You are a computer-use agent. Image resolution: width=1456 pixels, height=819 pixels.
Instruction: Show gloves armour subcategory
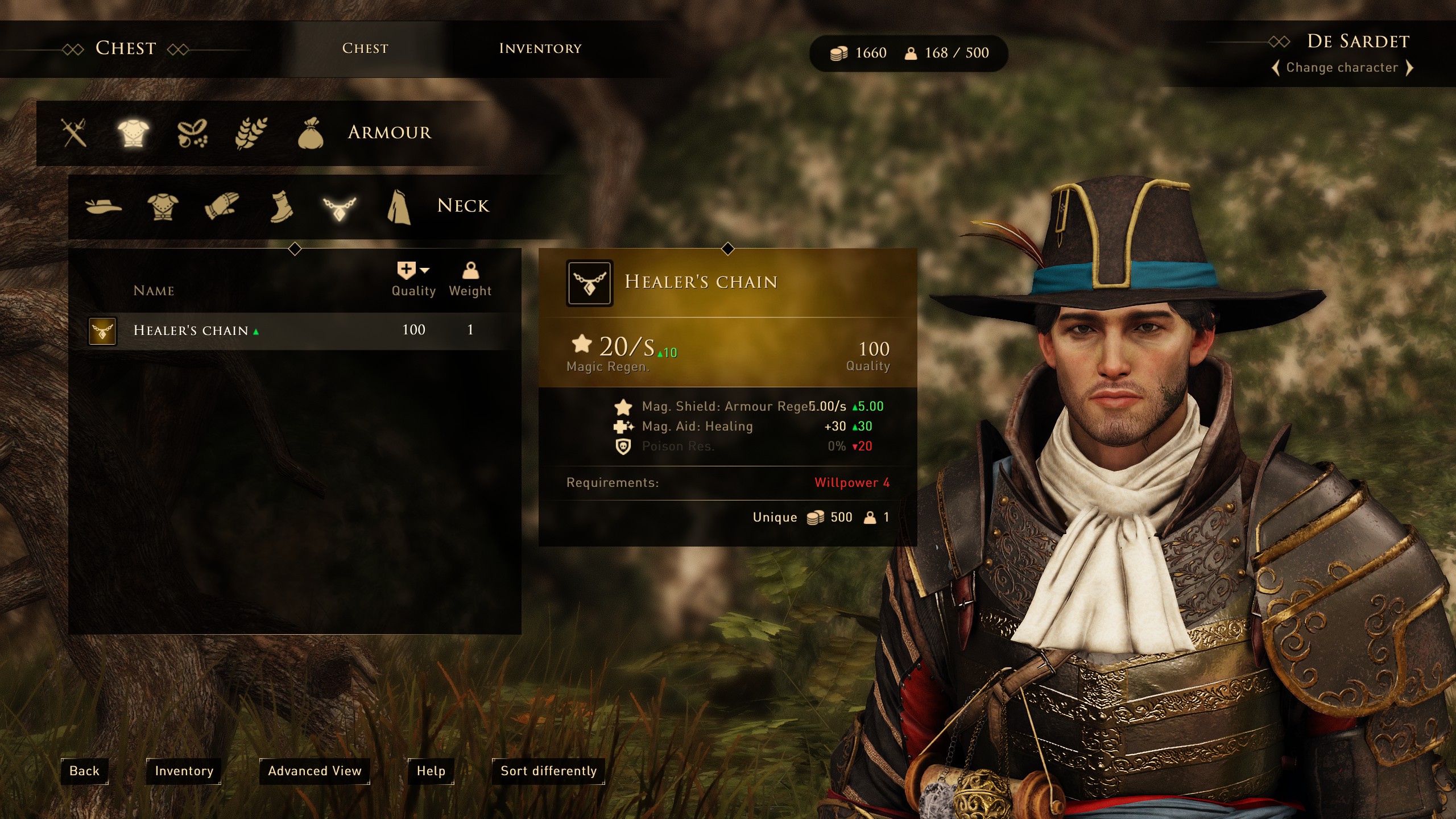pyautogui.click(x=222, y=206)
